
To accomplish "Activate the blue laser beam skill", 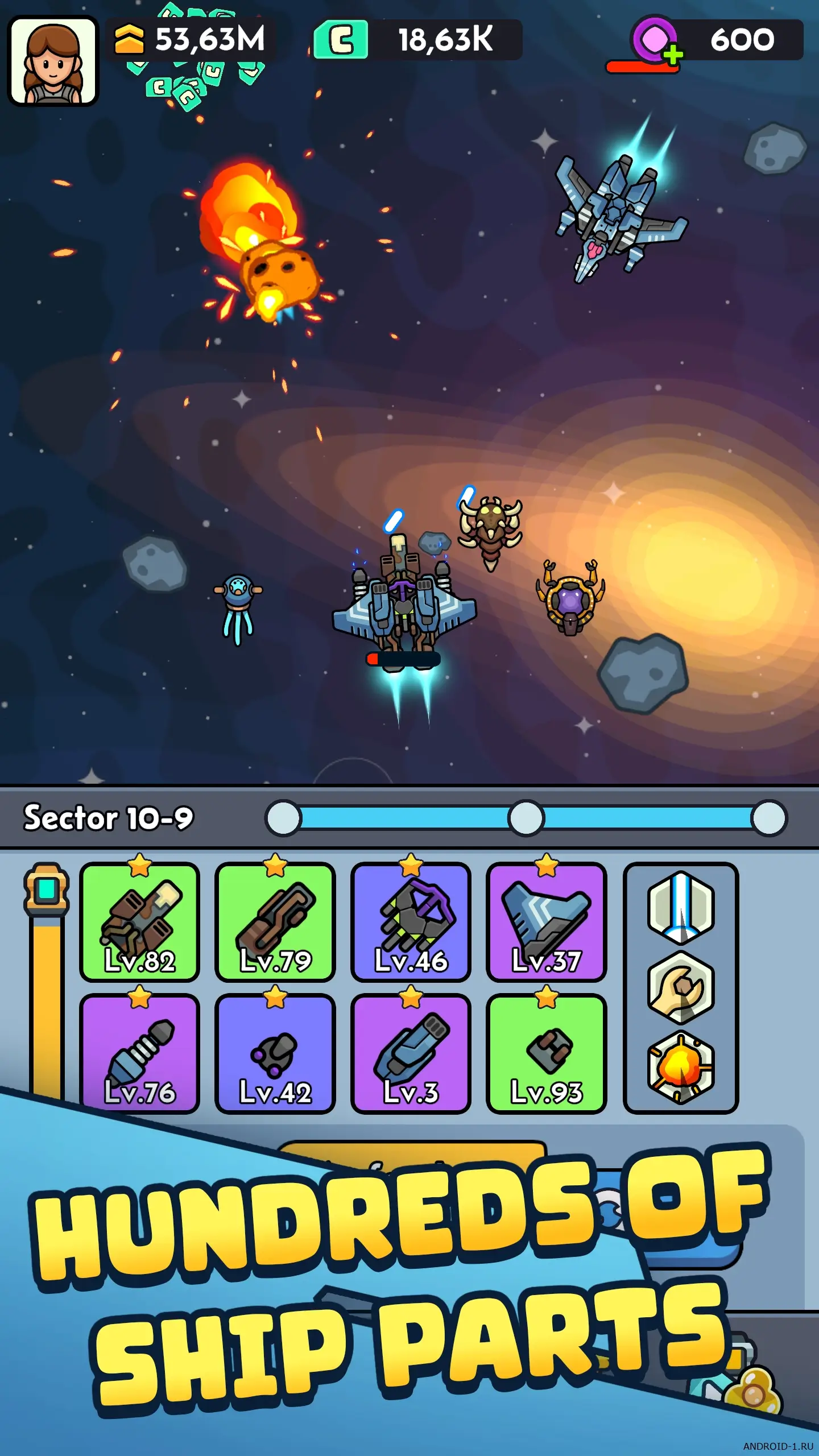I will click(x=681, y=908).
